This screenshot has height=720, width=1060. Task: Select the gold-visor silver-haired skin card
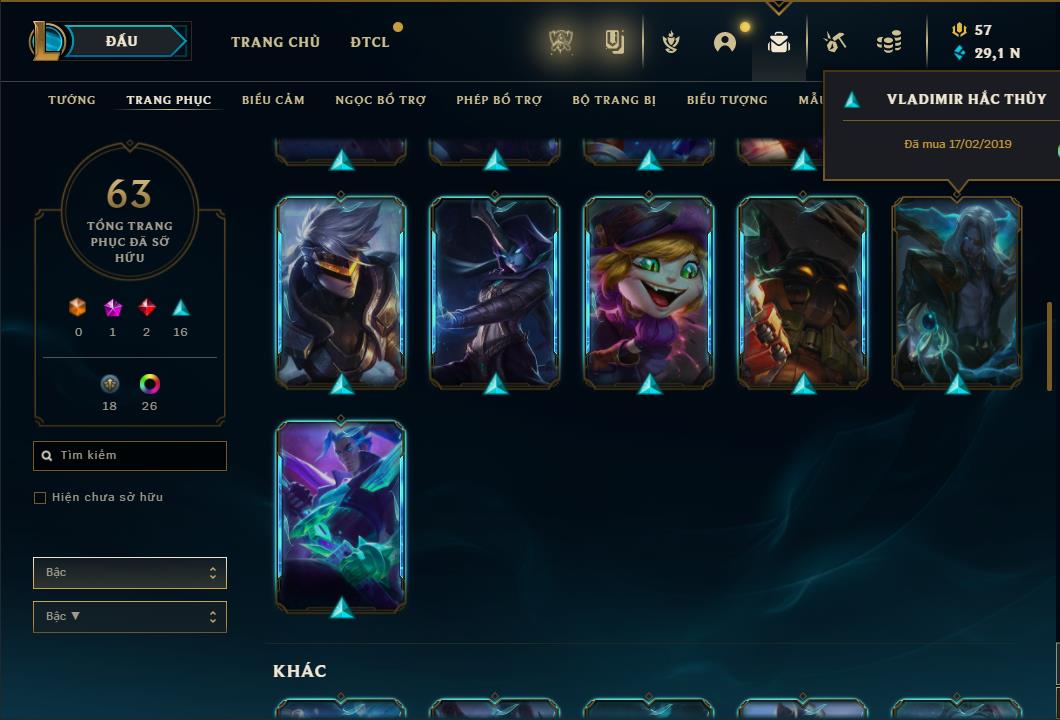click(341, 292)
